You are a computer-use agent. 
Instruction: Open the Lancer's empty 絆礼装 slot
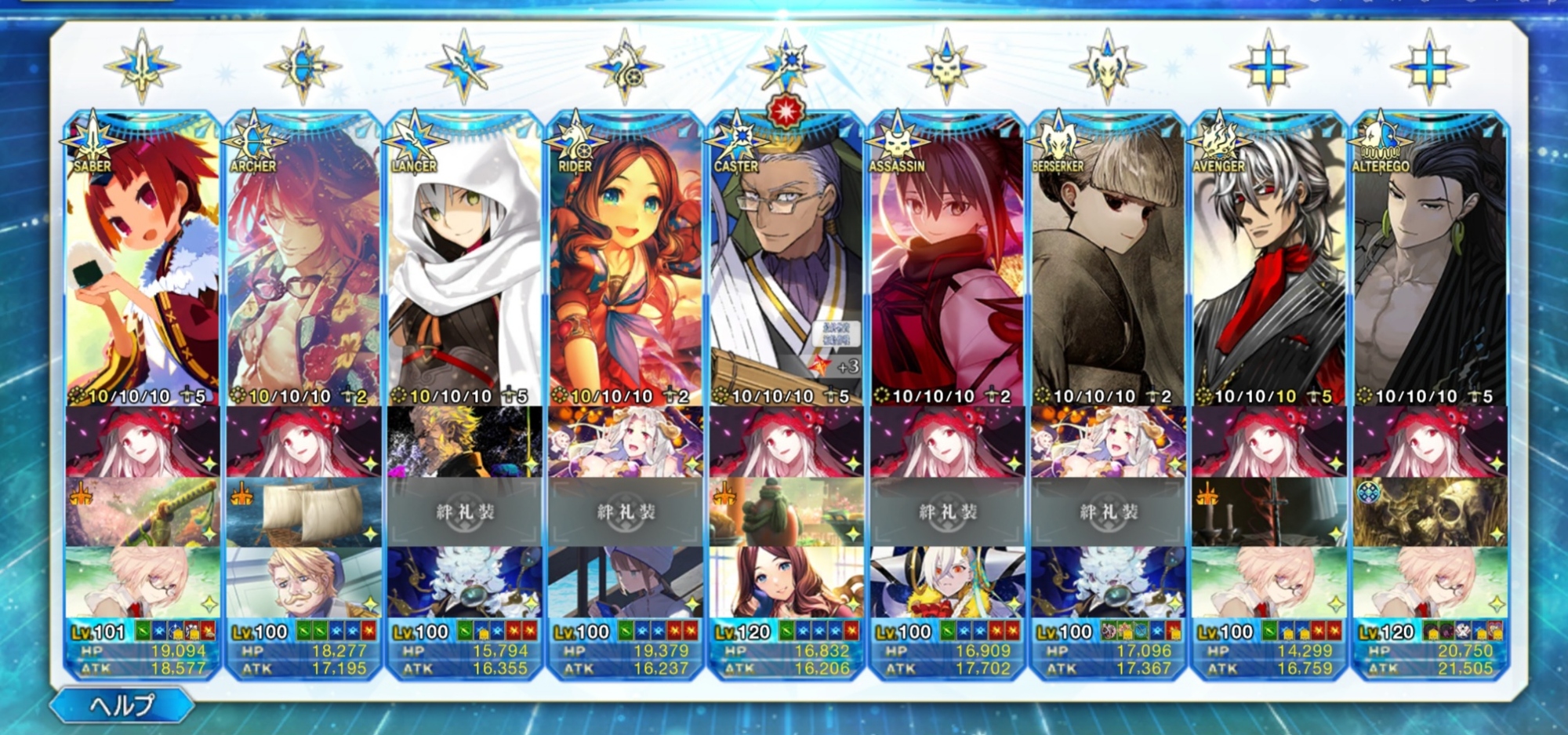pos(464,512)
